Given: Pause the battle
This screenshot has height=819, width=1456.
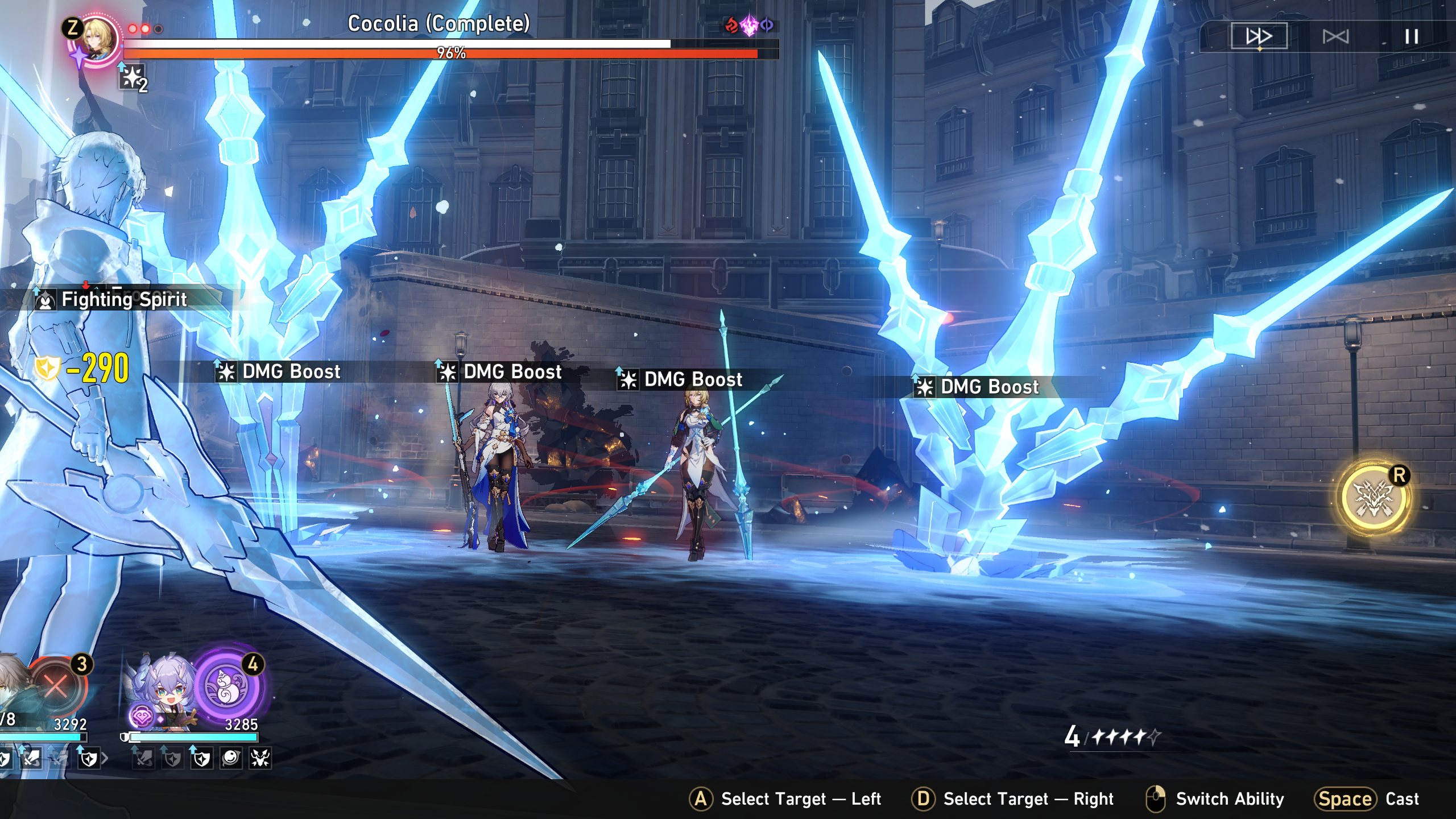Looking at the screenshot, I should [1411, 37].
